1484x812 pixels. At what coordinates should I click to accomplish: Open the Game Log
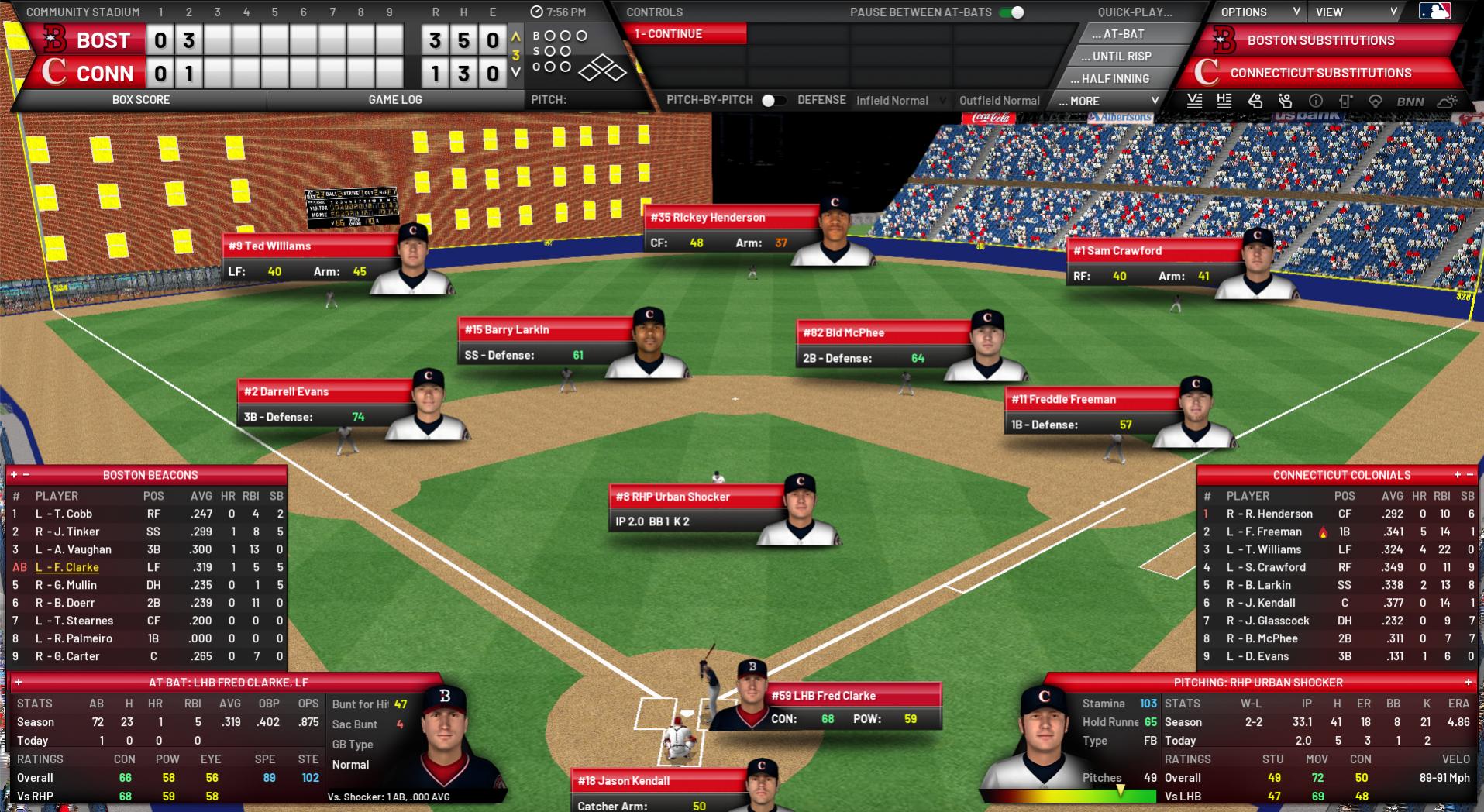[394, 100]
